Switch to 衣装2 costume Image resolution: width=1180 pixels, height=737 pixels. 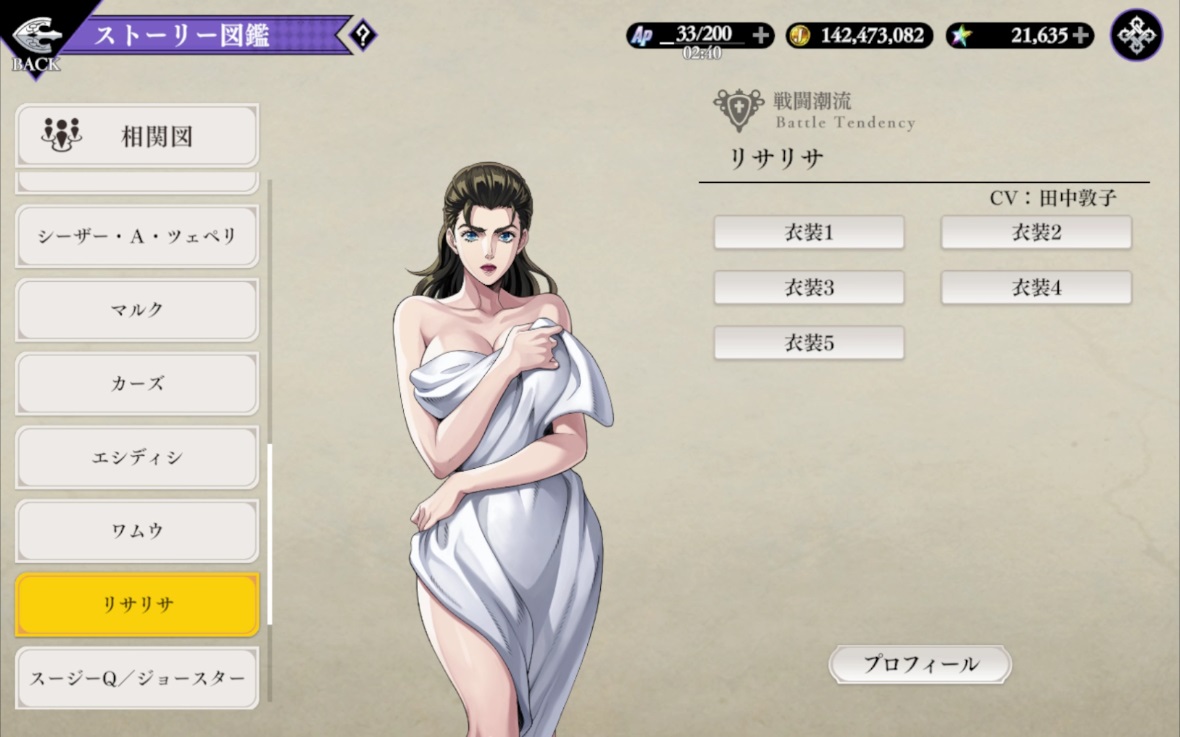(1036, 233)
